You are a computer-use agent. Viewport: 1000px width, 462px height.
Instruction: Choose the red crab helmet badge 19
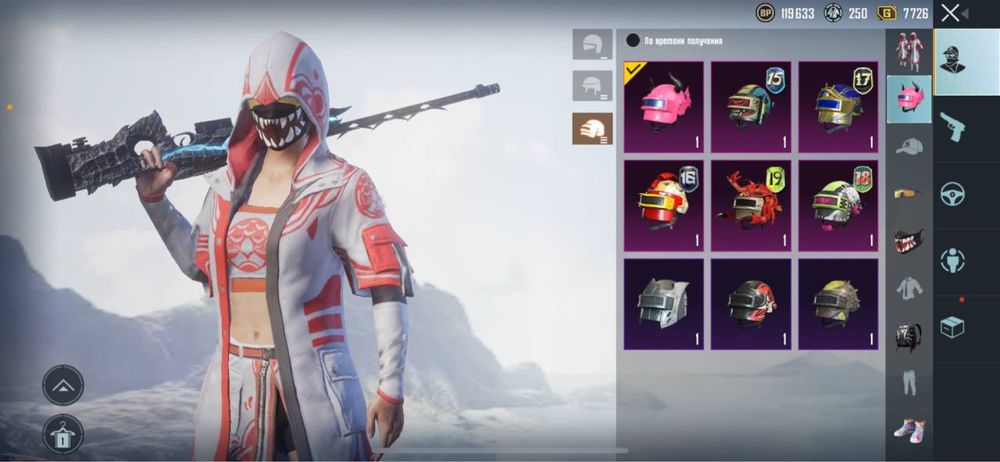[x=750, y=205]
